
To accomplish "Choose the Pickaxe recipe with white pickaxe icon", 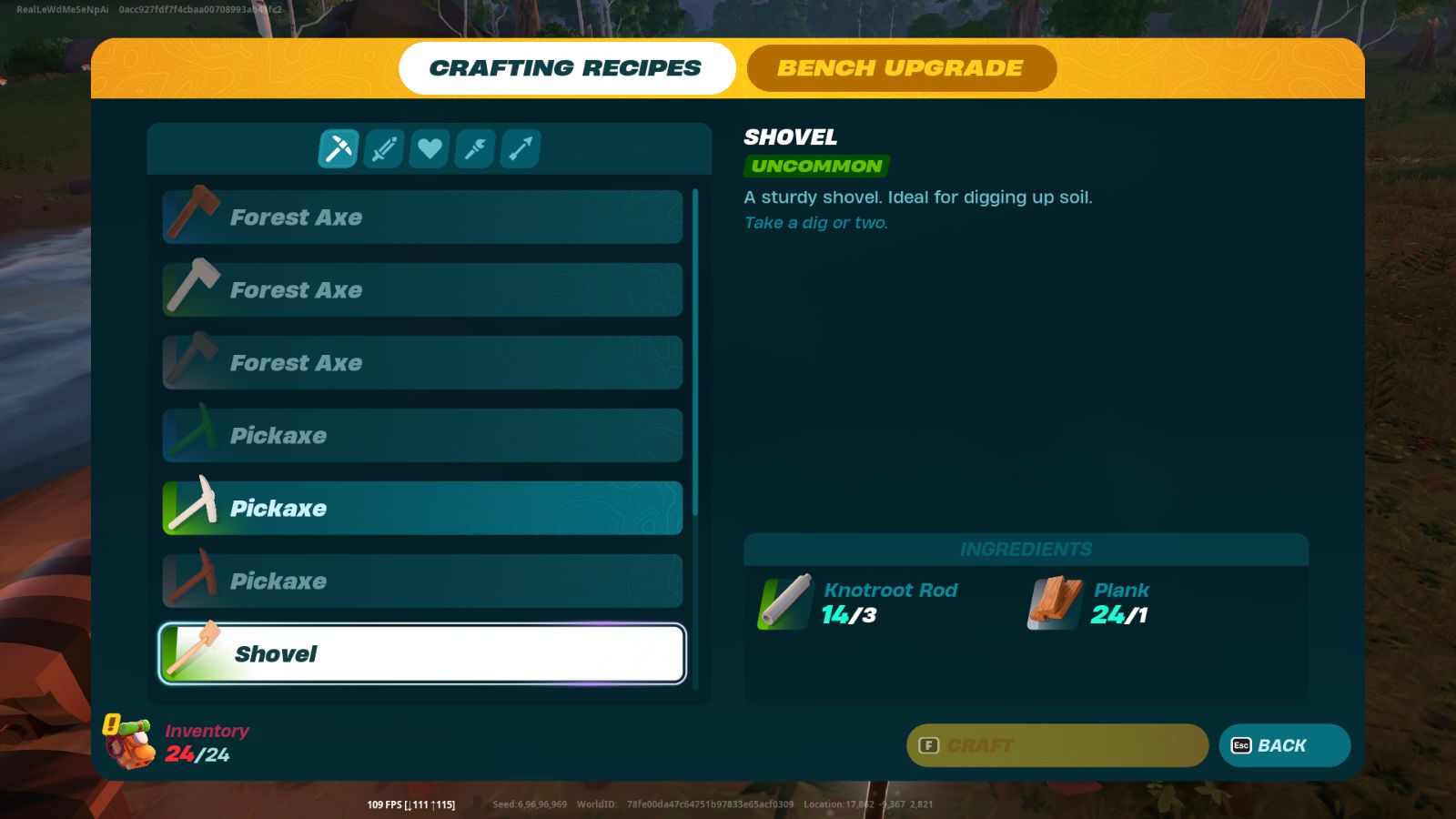I will tap(422, 508).
